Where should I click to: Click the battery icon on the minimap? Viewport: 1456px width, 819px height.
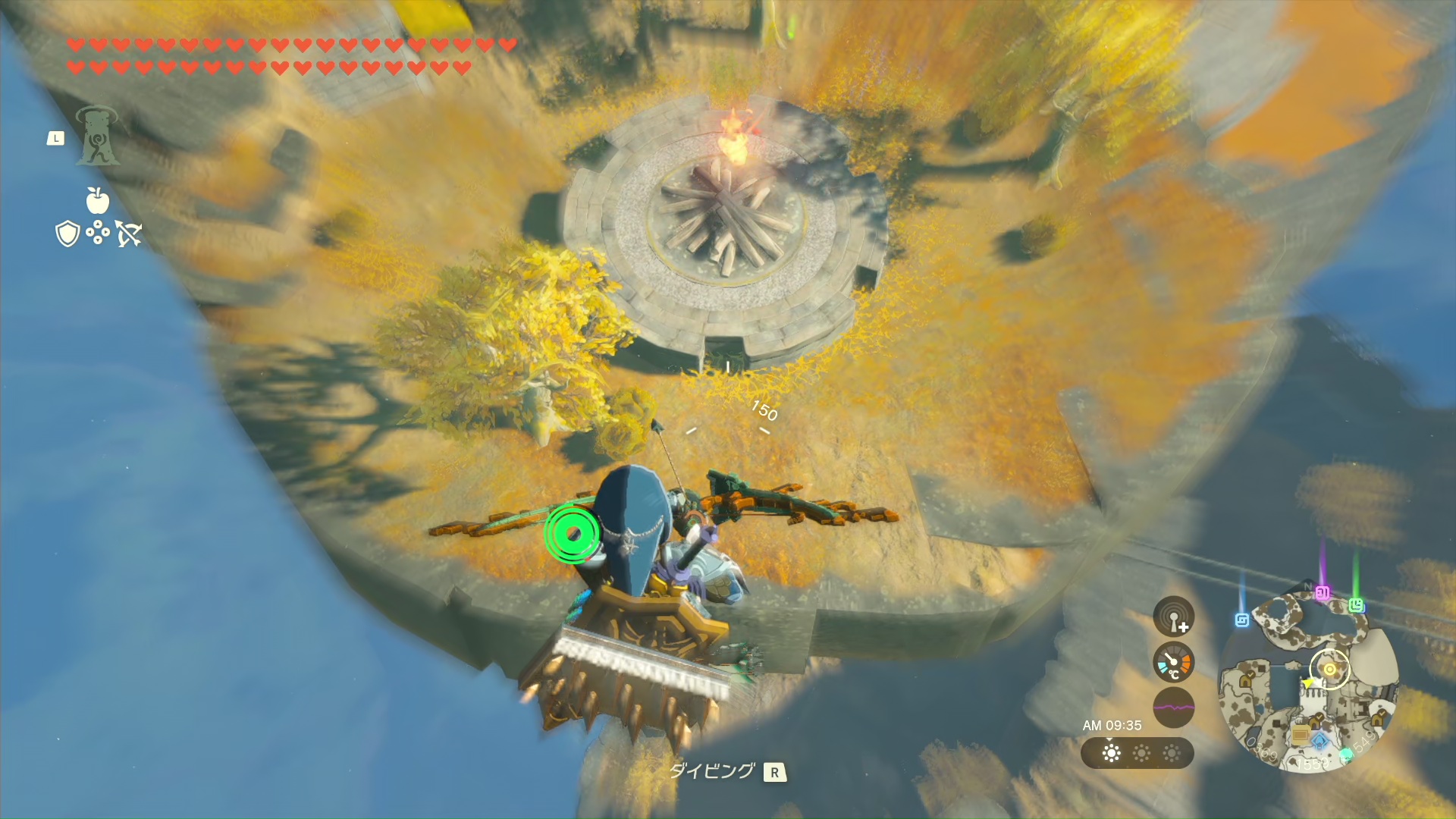(x=1300, y=734)
